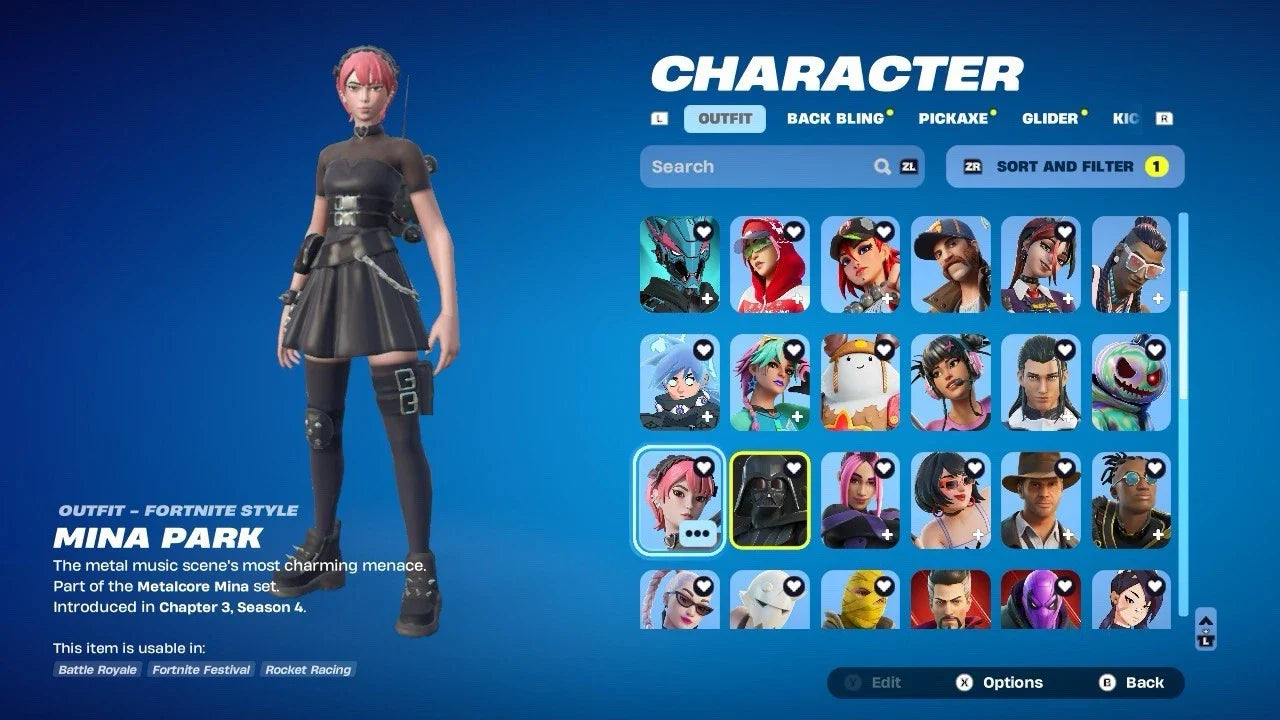Choose the mustached trucker cap outfit
Image resolution: width=1280 pixels, height=720 pixels.
(x=950, y=264)
